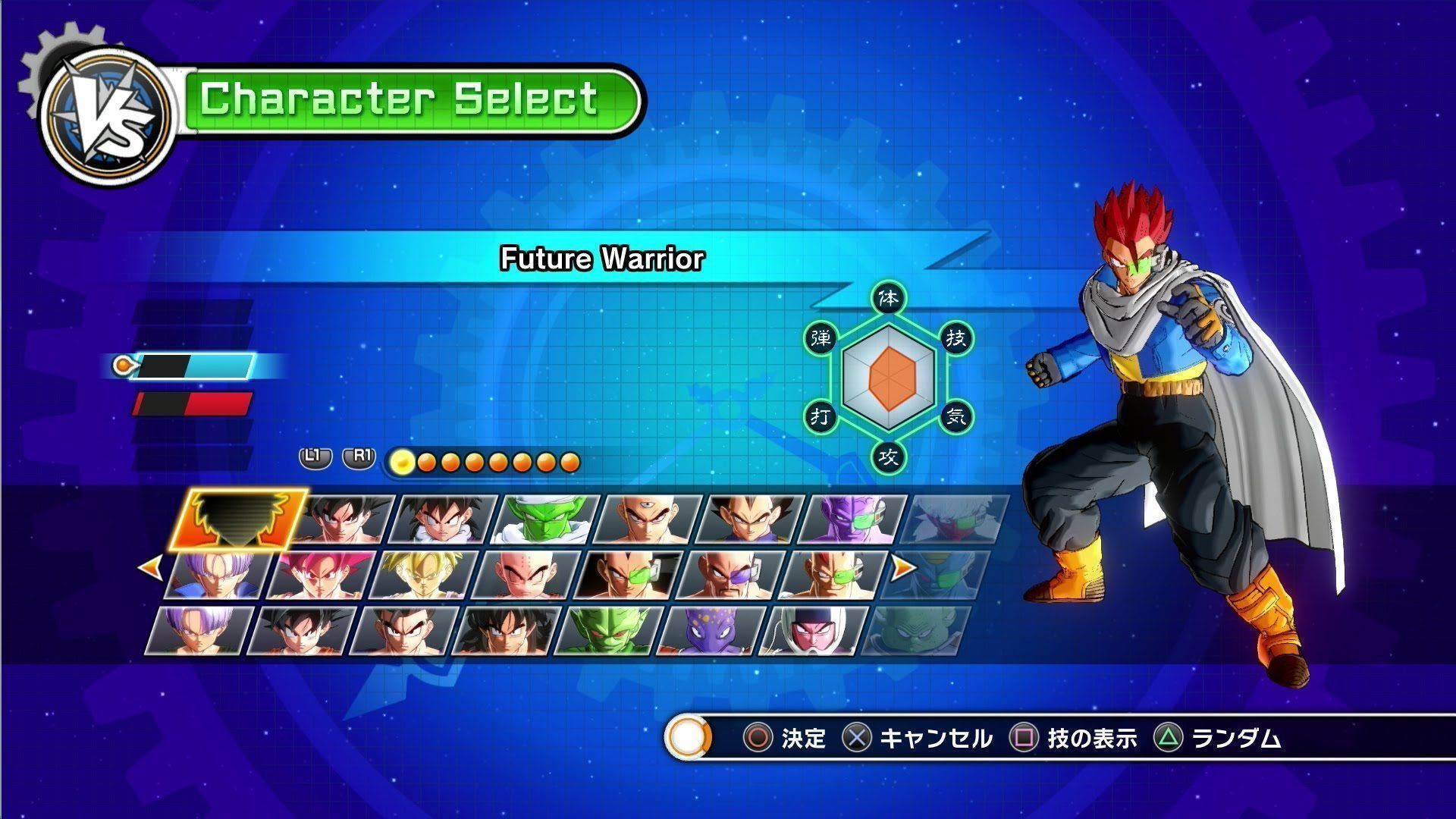The image size is (1456, 819).
Task: Select the Future Warrior silhouette tile
Action: point(237,519)
